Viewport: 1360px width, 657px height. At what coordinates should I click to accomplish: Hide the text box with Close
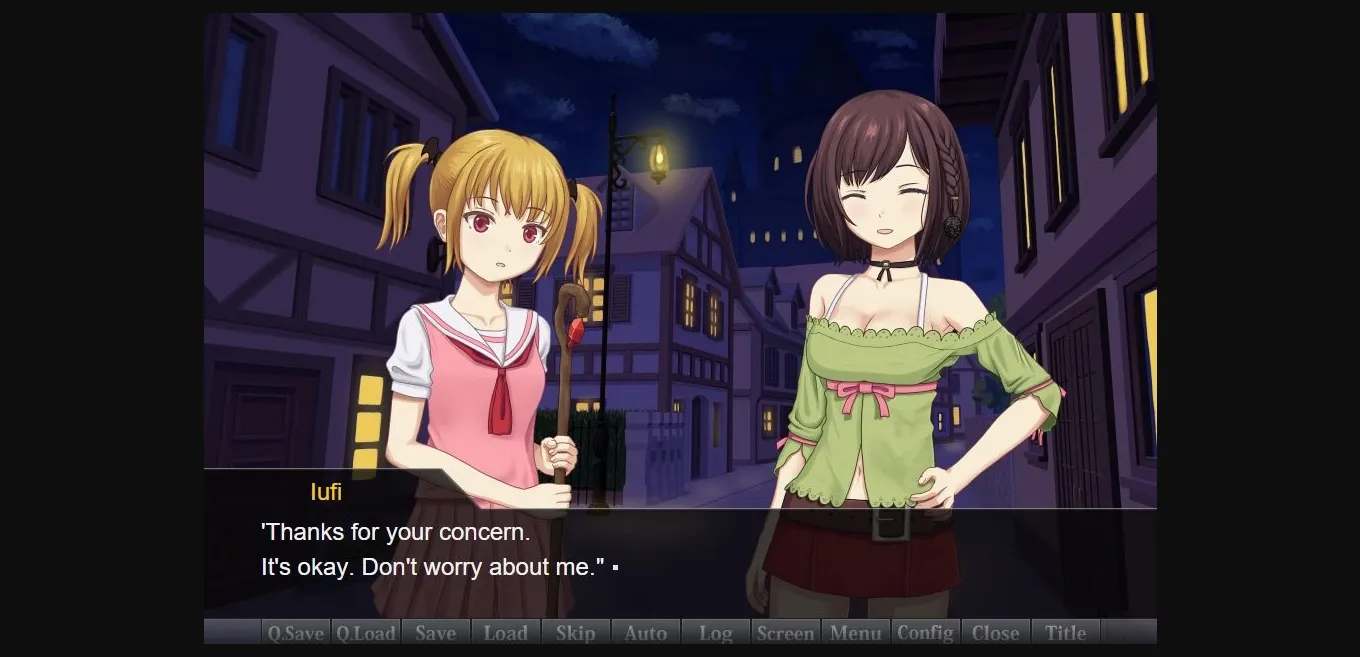pos(996,632)
